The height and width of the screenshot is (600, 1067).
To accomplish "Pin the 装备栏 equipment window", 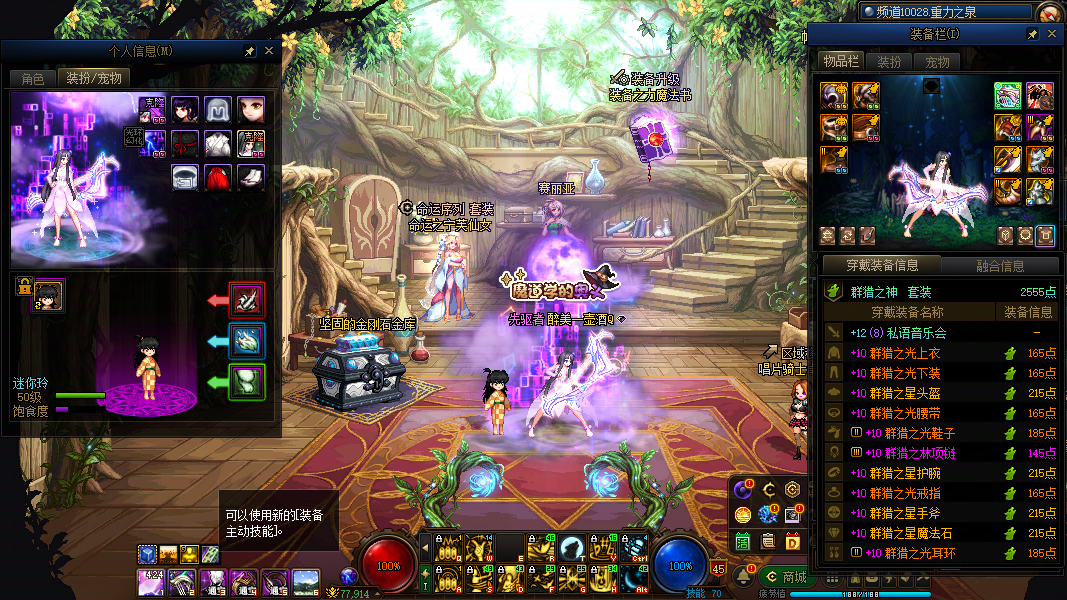I will point(1032,34).
